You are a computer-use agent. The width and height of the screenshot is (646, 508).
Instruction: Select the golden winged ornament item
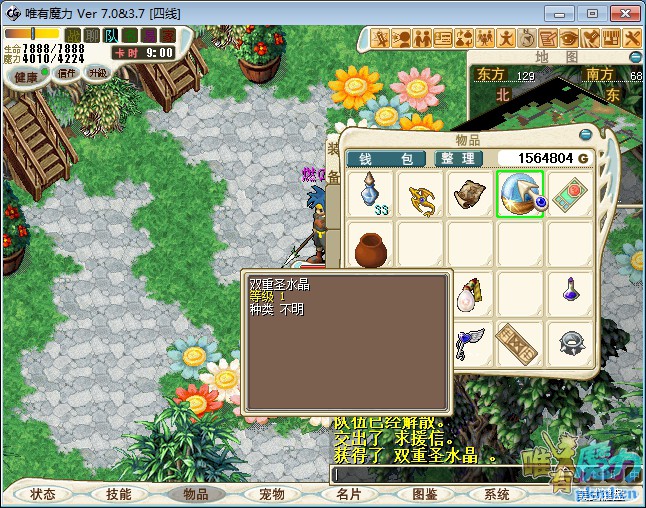[x=421, y=194]
